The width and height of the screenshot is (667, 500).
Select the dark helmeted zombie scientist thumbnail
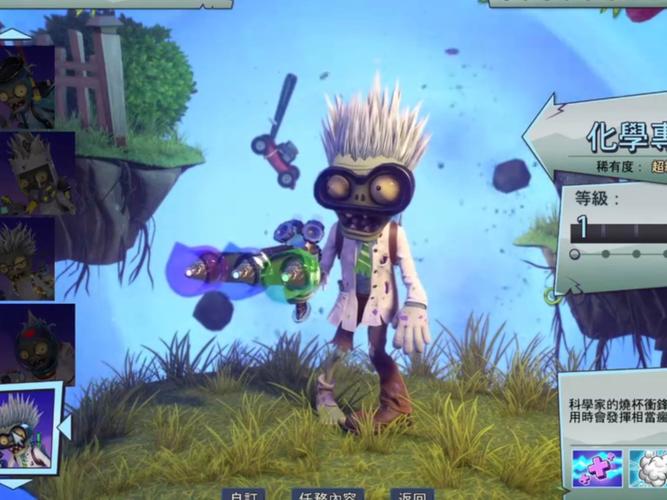coord(27,87)
